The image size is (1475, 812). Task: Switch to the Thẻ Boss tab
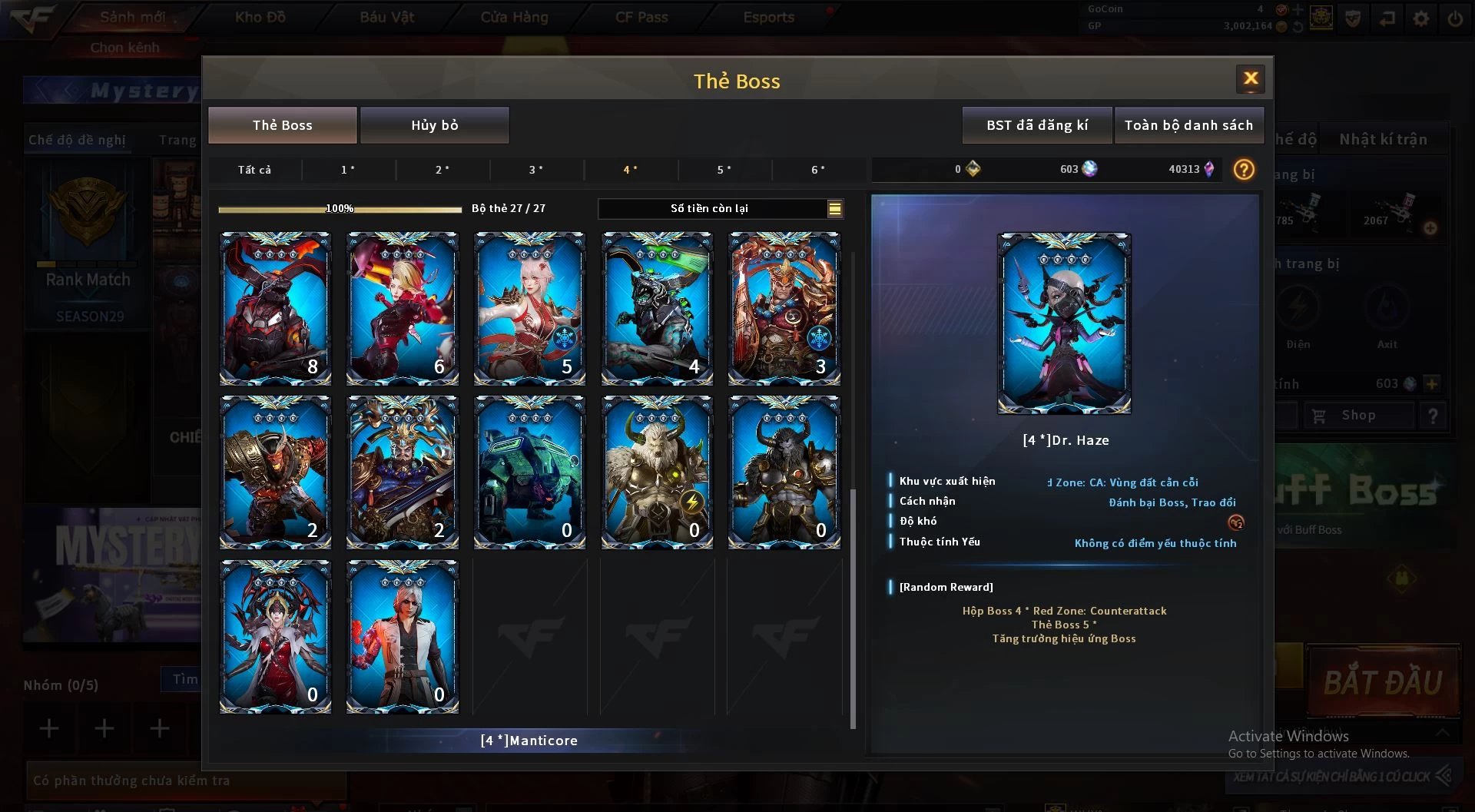[x=282, y=125]
